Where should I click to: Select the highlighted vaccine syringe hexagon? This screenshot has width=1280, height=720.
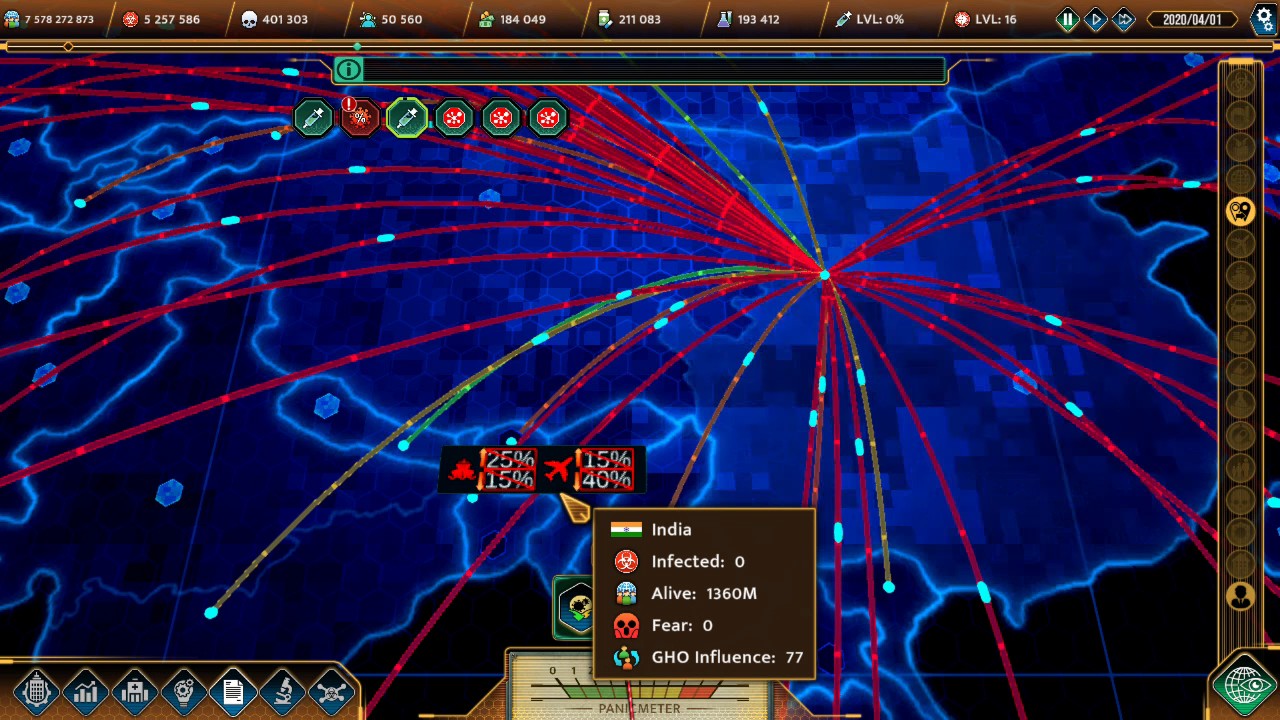tap(405, 117)
